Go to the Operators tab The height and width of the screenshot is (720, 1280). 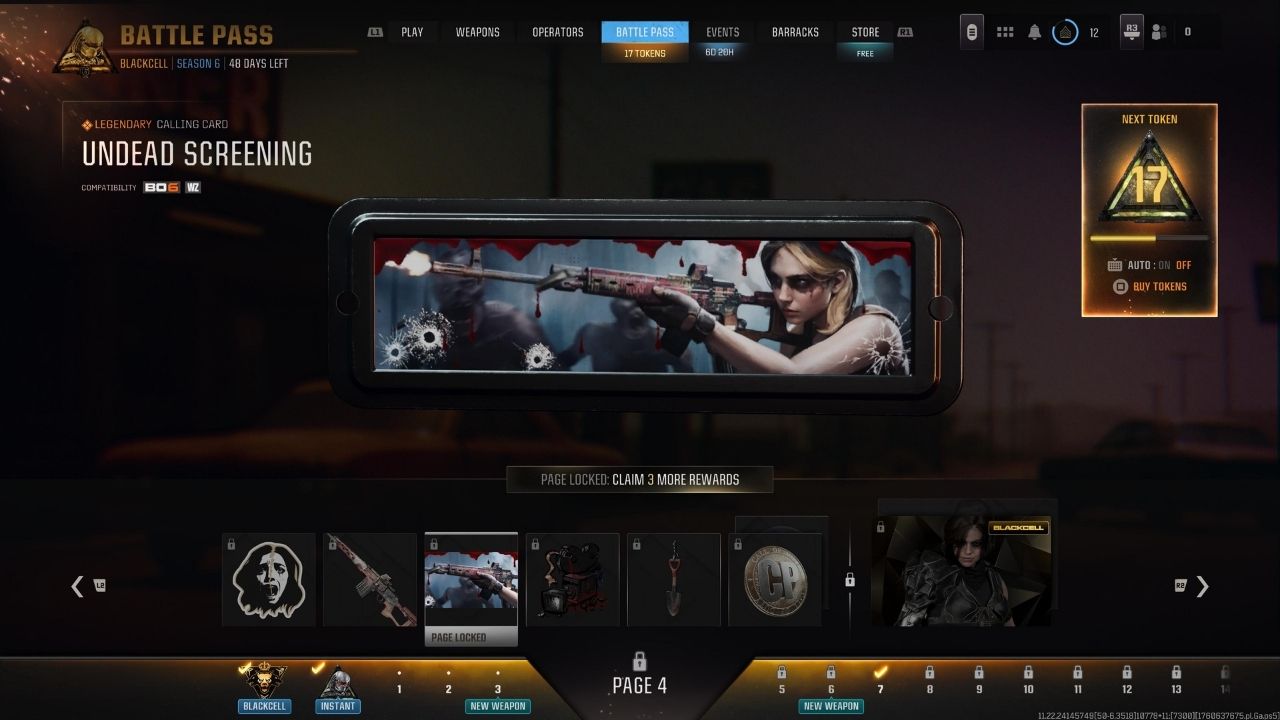pos(557,32)
